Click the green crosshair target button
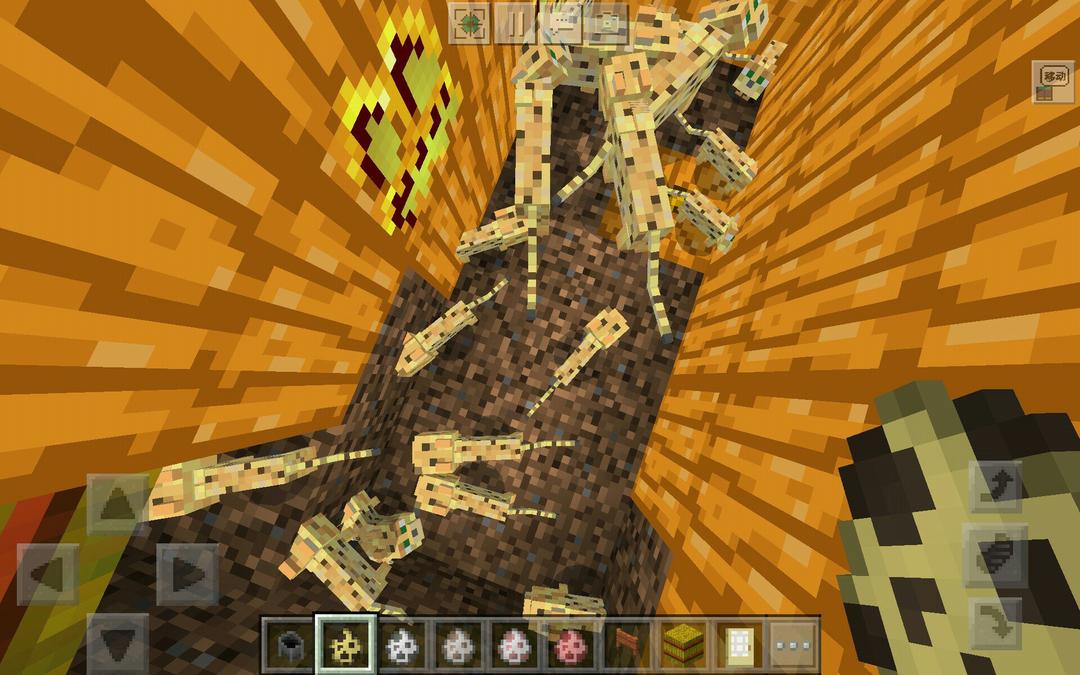 click(468, 23)
